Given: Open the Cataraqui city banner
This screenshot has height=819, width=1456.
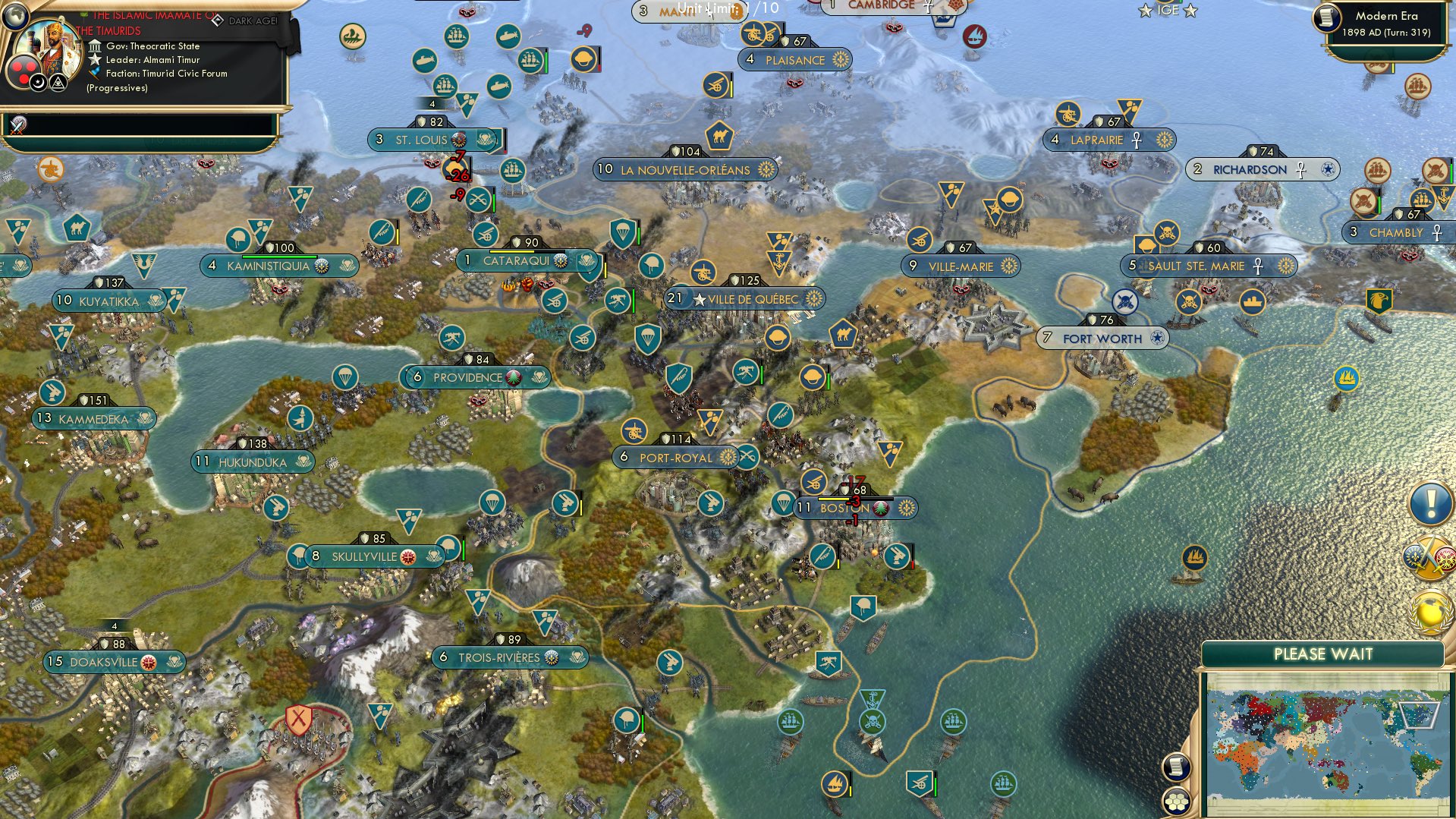Looking at the screenshot, I should tap(516, 261).
